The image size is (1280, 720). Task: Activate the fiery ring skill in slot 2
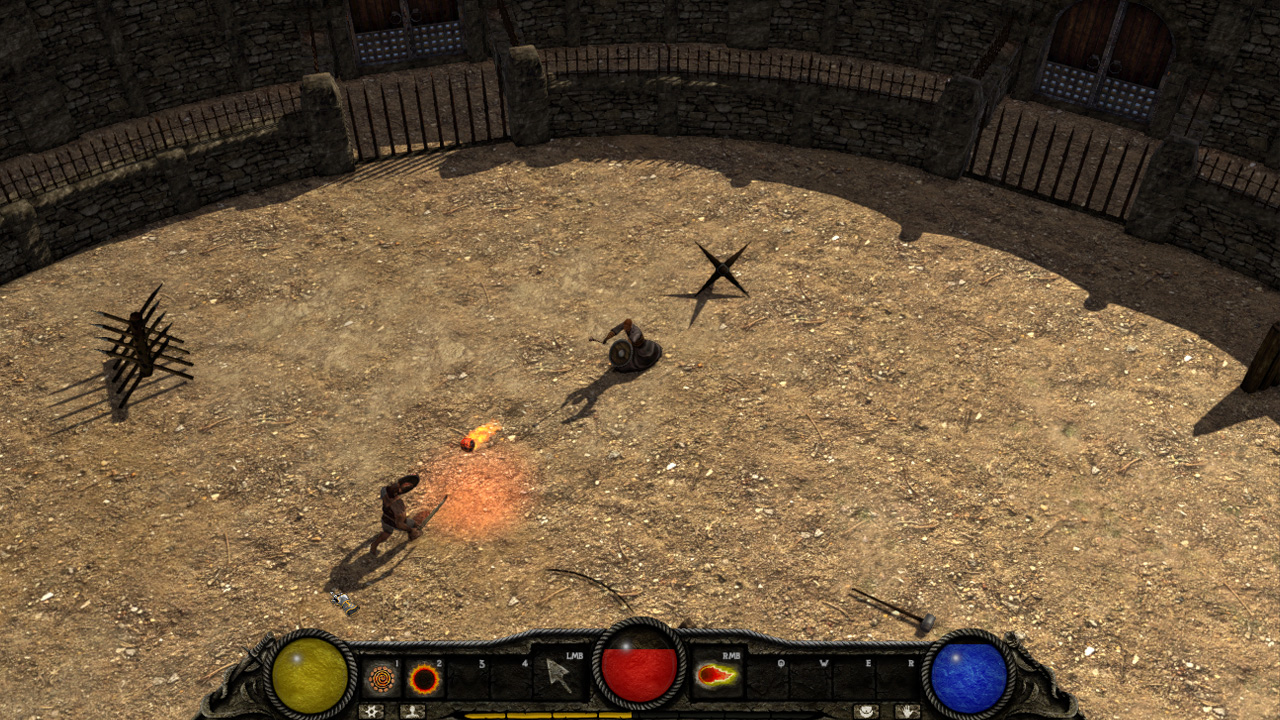pos(425,679)
